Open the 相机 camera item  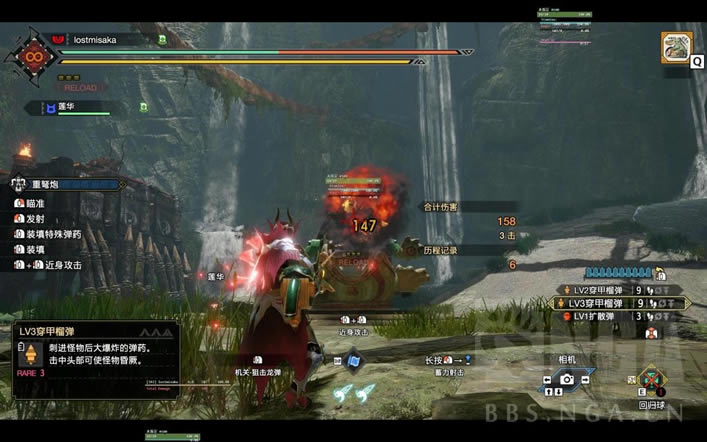point(566,379)
